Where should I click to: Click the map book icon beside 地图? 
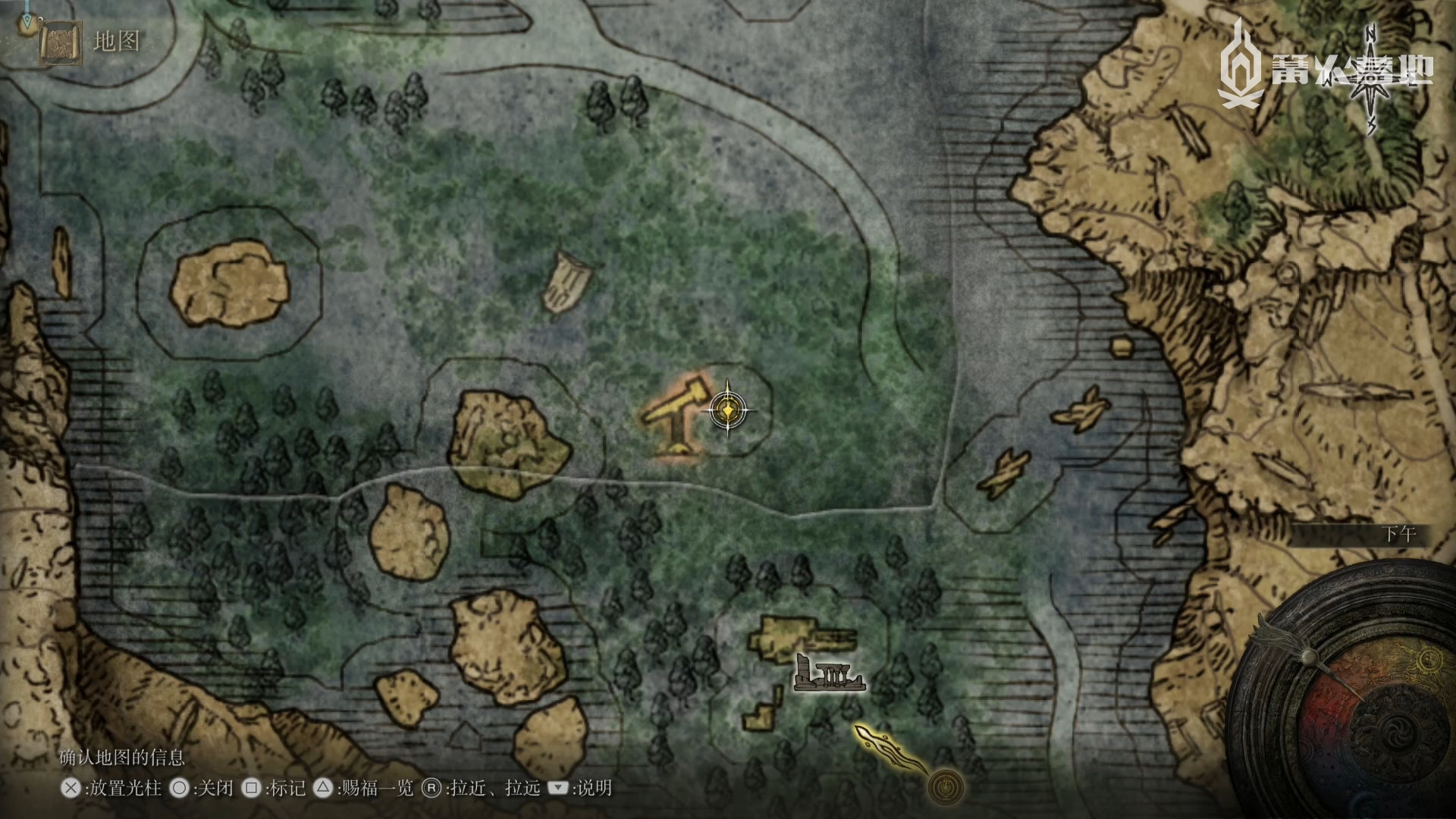61,42
